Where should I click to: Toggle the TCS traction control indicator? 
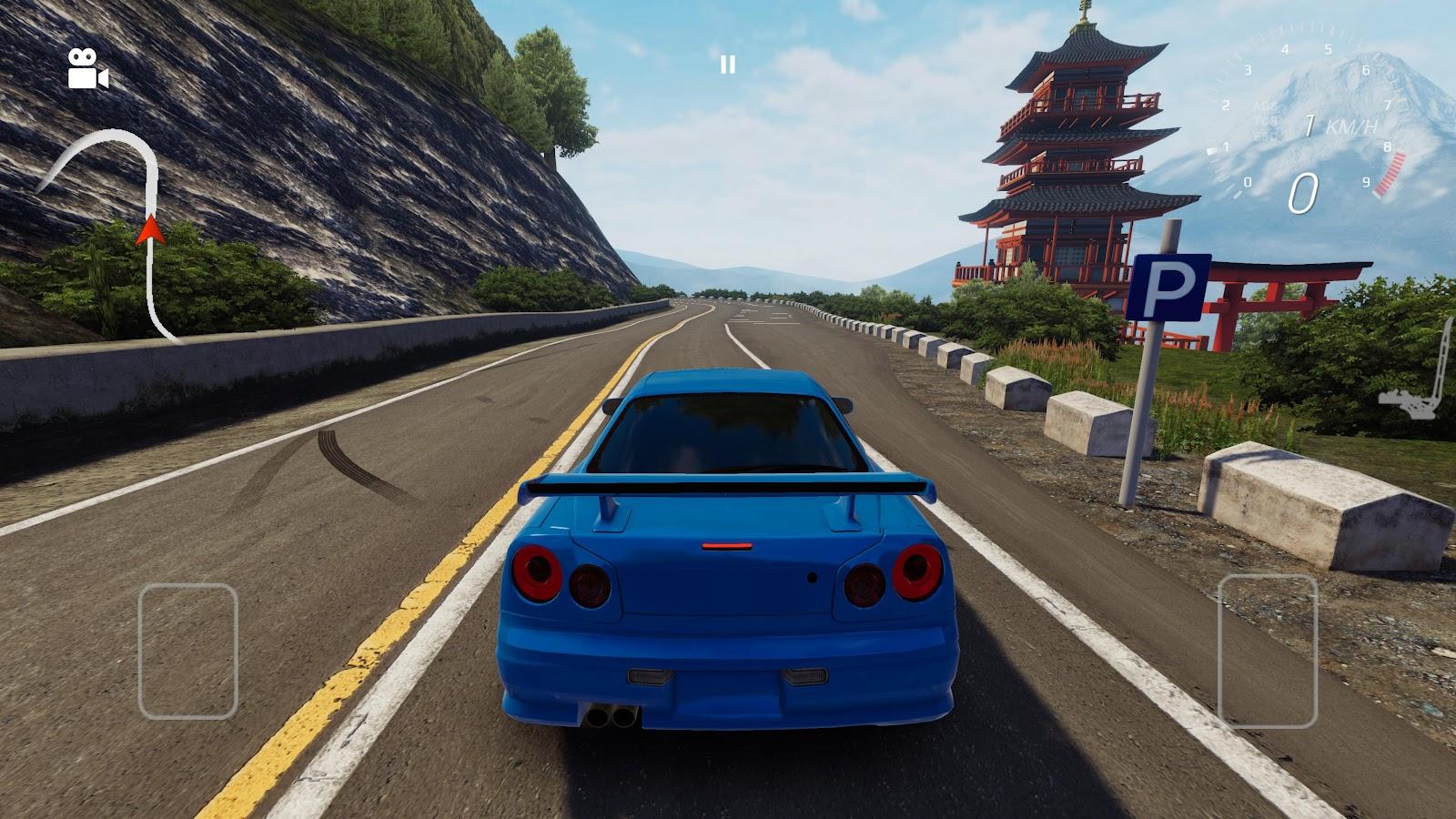click(1266, 120)
